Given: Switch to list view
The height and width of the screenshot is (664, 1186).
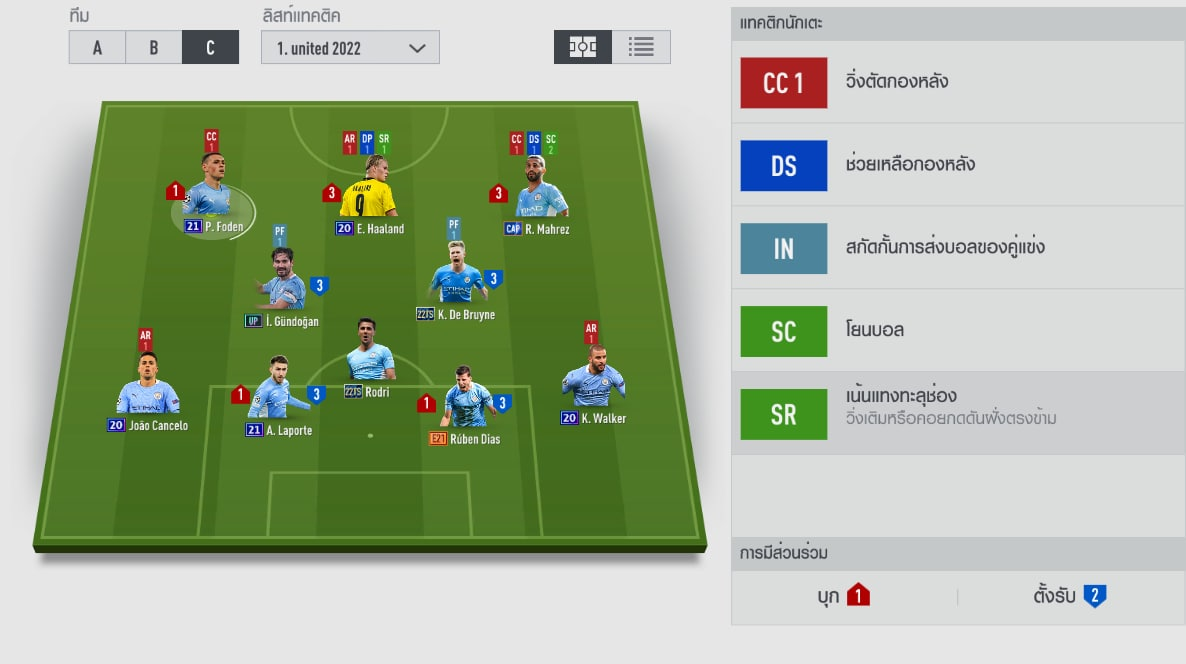Looking at the screenshot, I should tap(641, 47).
